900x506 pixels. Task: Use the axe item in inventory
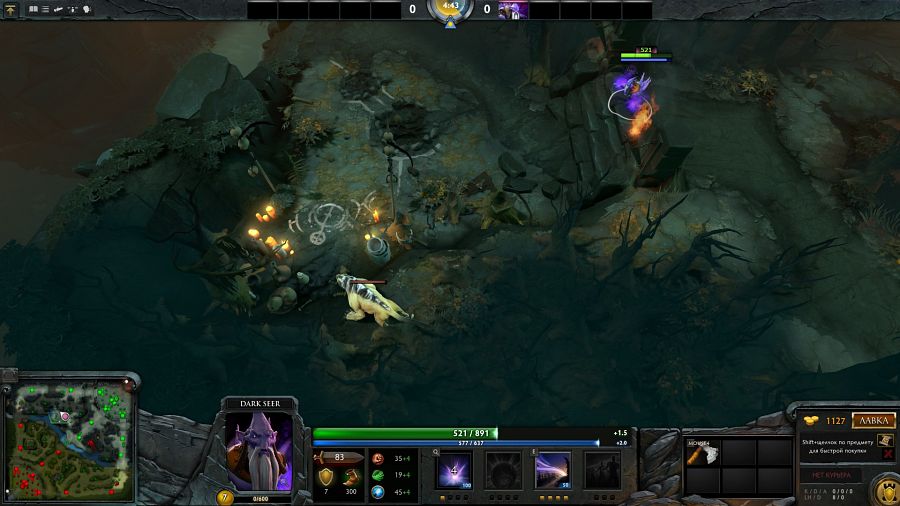(x=701, y=452)
